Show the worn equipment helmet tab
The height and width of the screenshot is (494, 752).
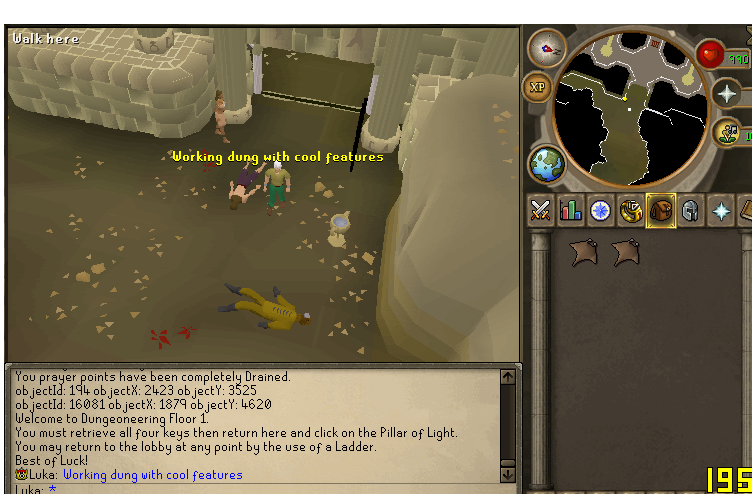[691, 211]
